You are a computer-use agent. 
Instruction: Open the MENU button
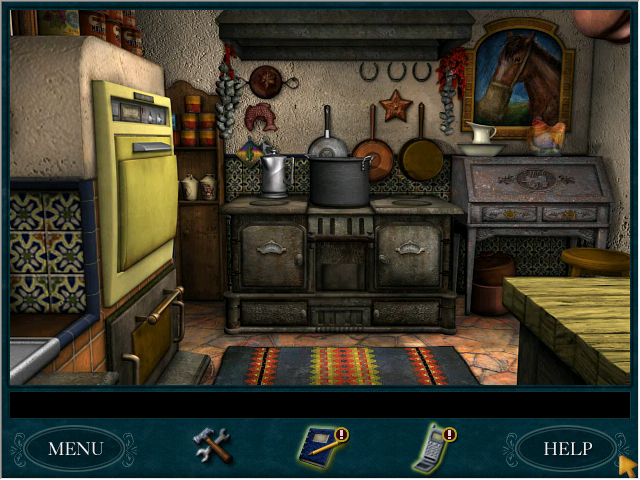click(x=75, y=448)
